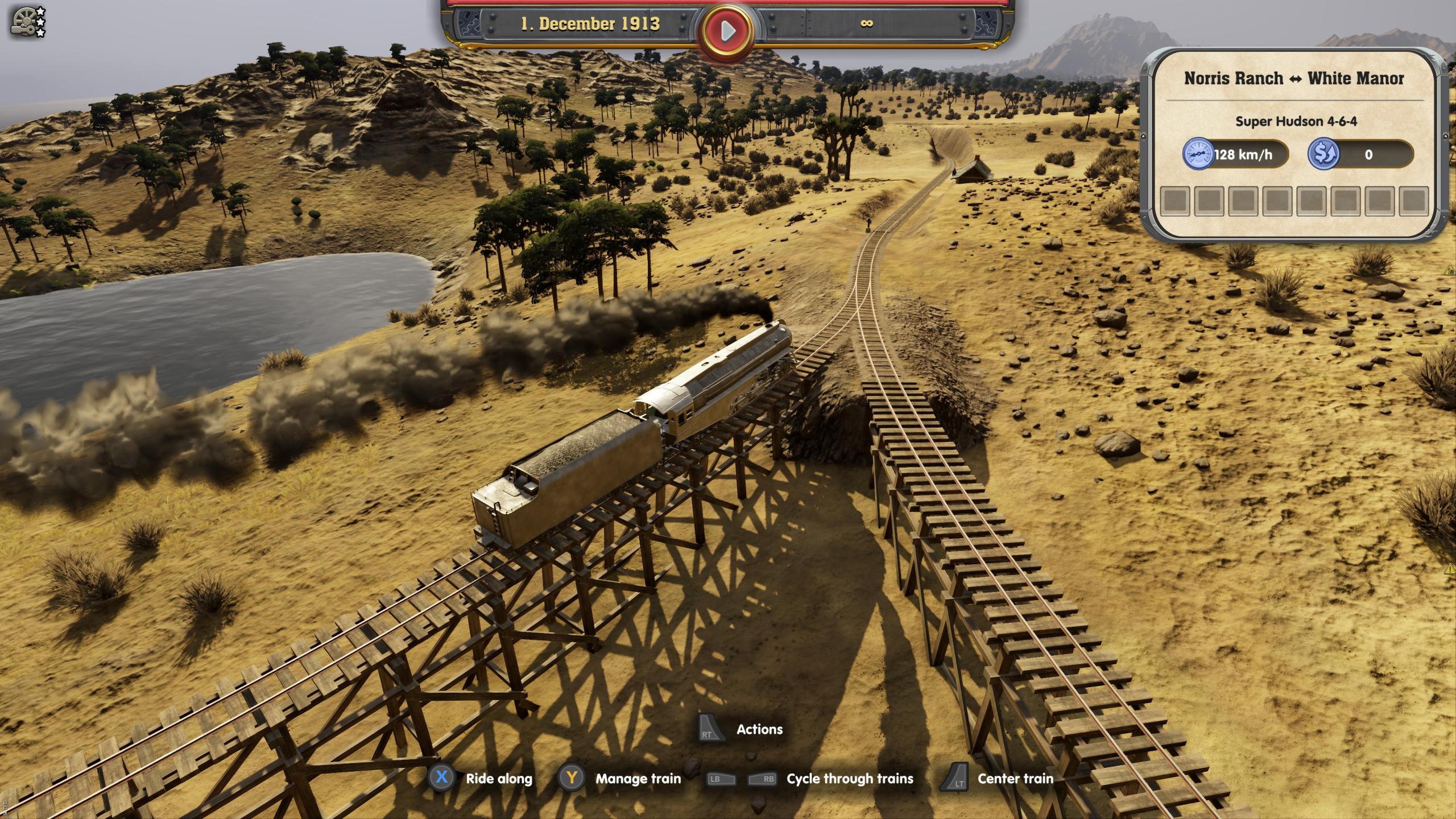This screenshot has width=1456, height=819.
Task: Click a star next to the locomotive wheel icon
Action: point(40,10)
